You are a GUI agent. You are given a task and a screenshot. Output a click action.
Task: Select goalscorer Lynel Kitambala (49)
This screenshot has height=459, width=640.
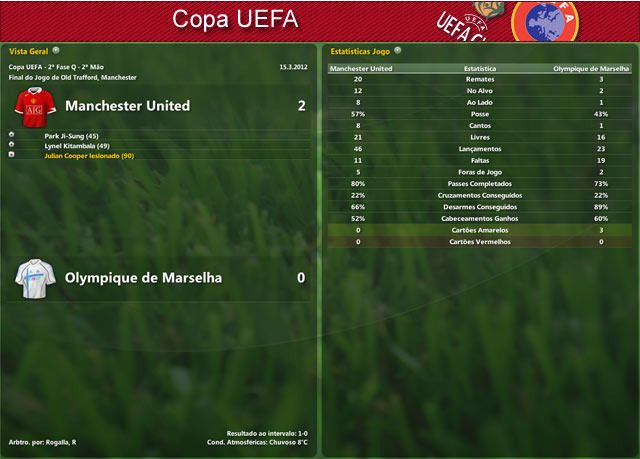pyautogui.click(x=76, y=146)
